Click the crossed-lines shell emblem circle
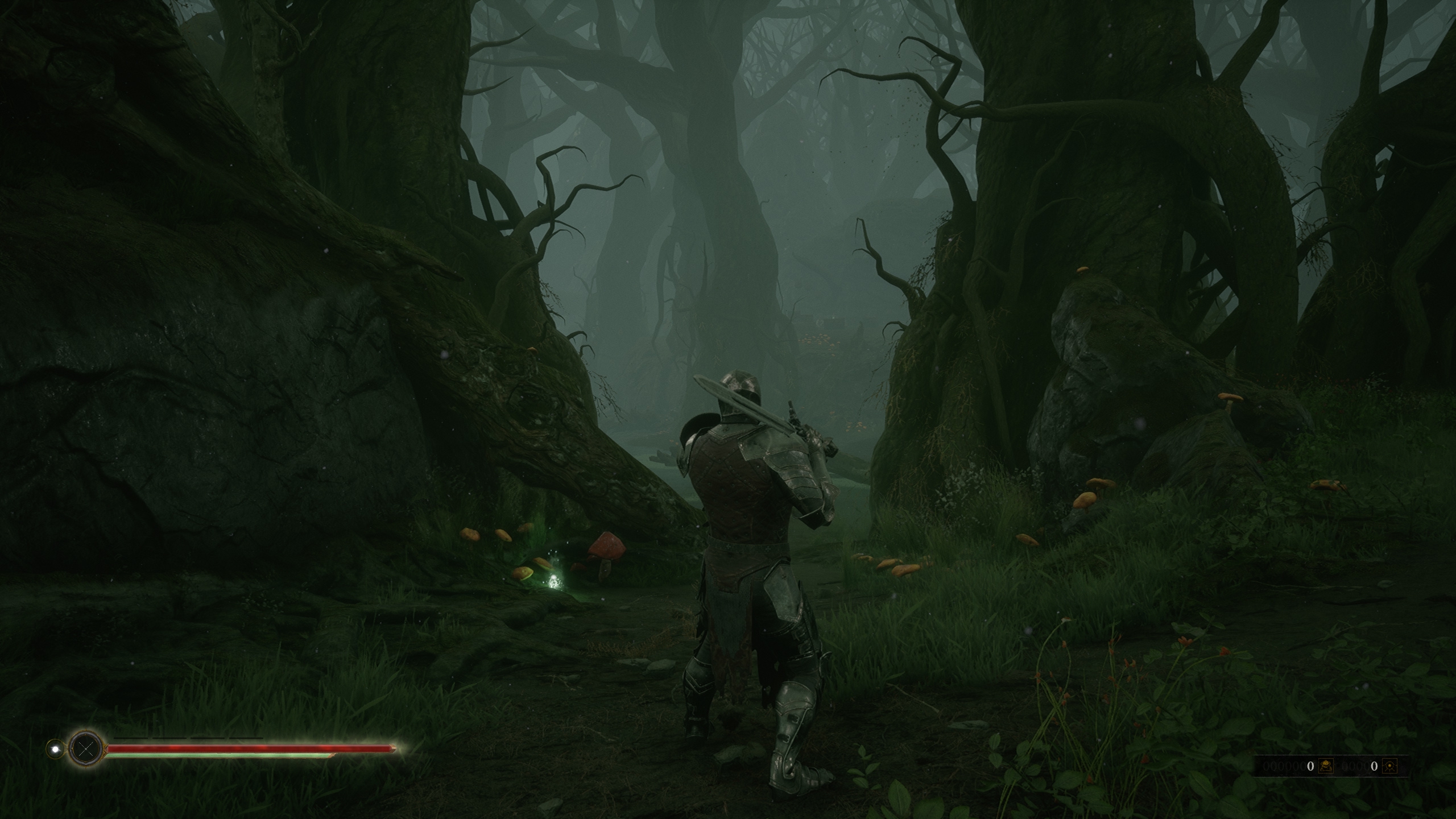The width and height of the screenshot is (1456, 819). [x=86, y=749]
